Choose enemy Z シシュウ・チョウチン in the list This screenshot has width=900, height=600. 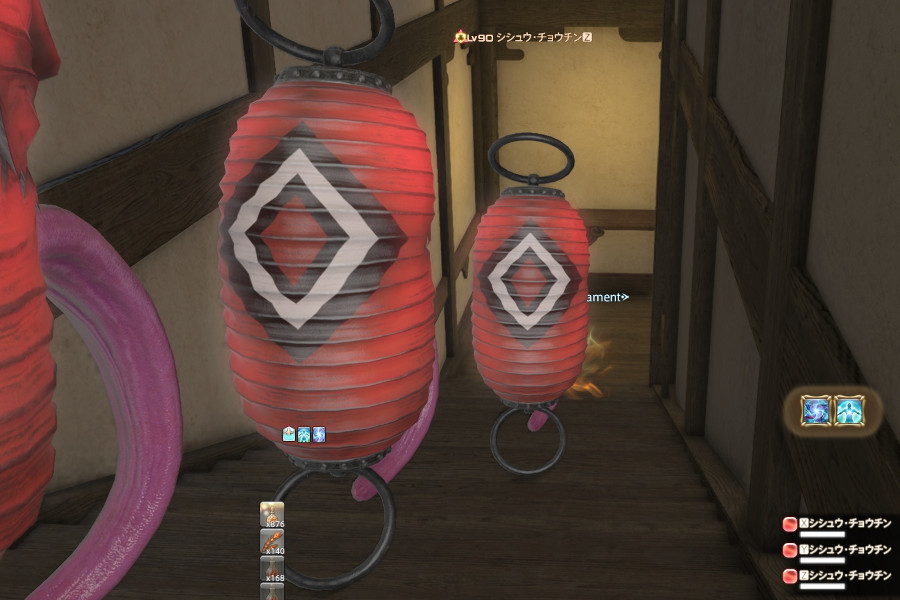[x=840, y=575]
